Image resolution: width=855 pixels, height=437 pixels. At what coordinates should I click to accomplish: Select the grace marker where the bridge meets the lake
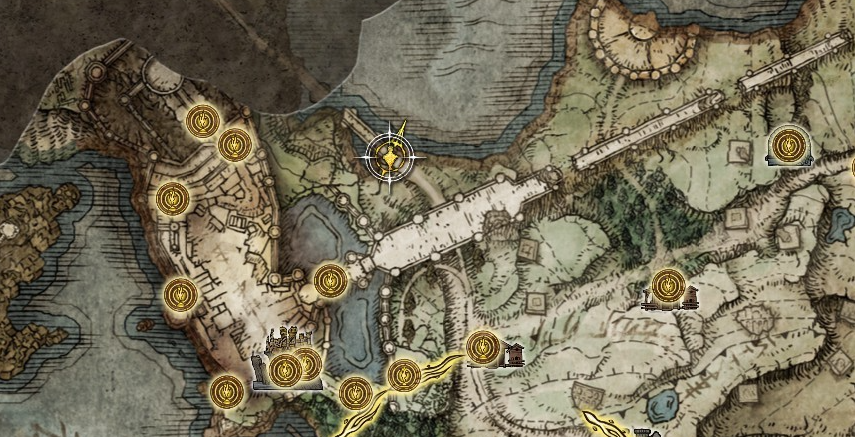(x=331, y=281)
